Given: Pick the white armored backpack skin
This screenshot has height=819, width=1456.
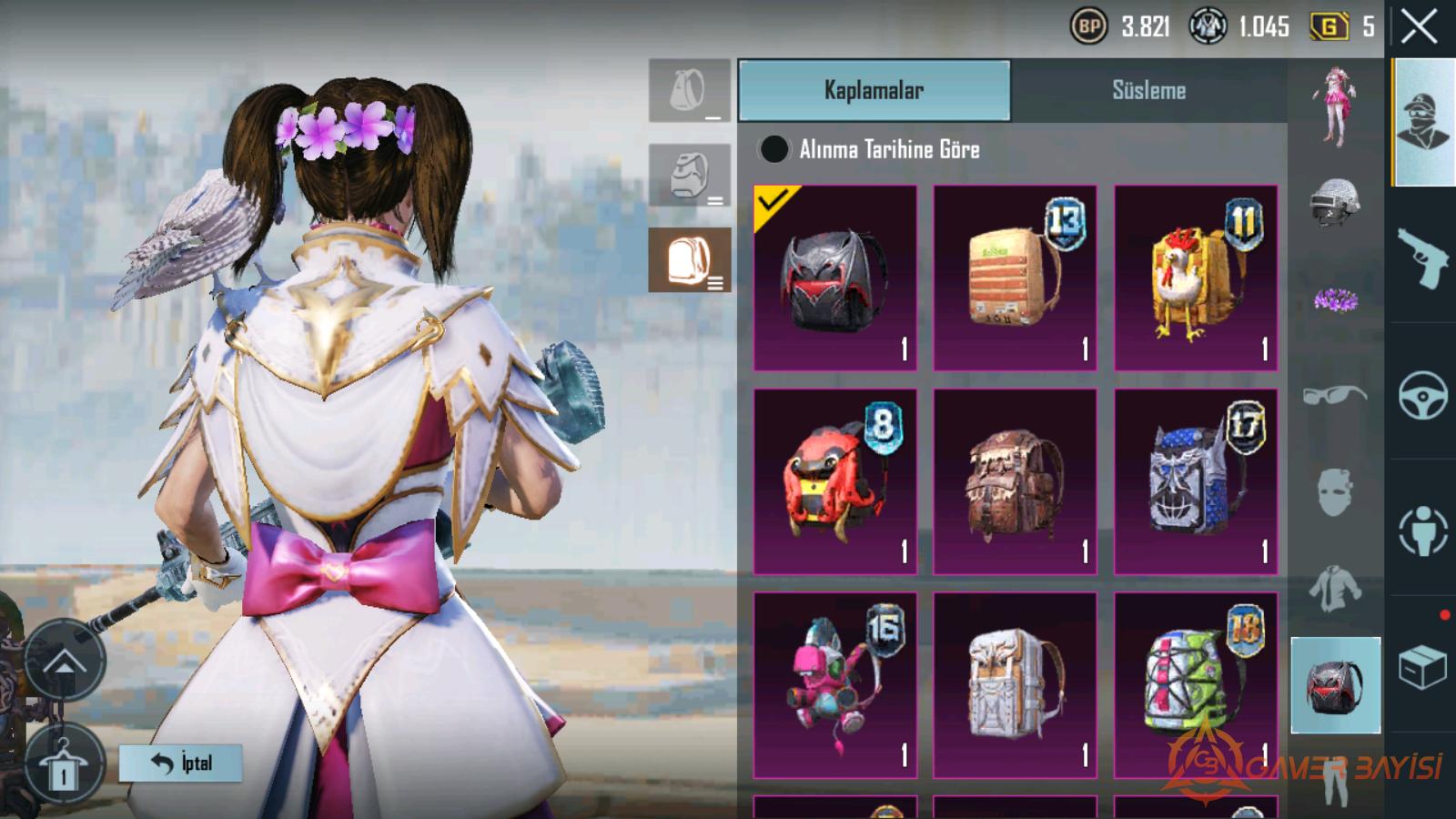Looking at the screenshot, I should [x=1015, y=685].
